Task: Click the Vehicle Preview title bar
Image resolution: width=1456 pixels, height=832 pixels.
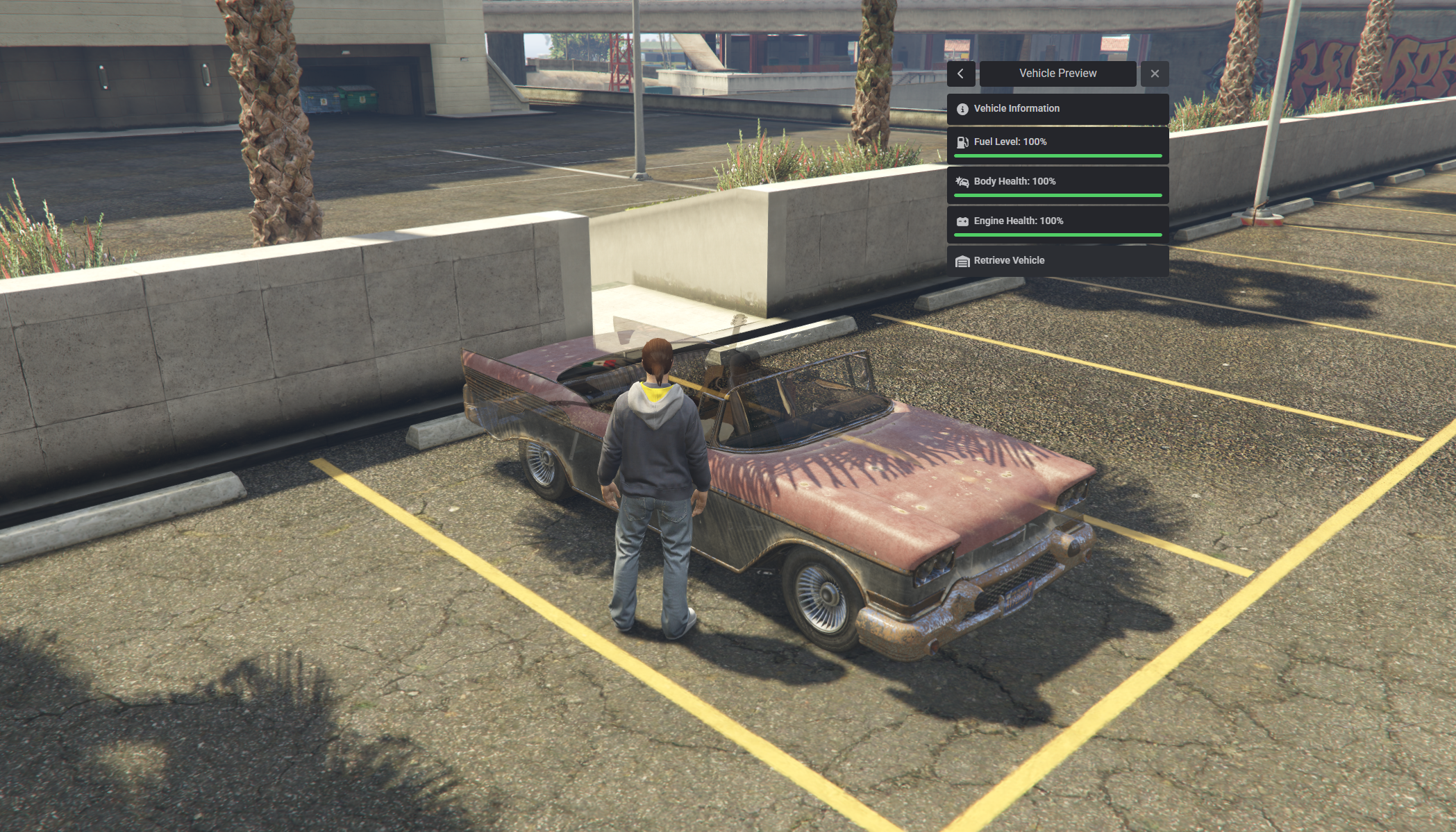Action: [x=1057, y=73]
